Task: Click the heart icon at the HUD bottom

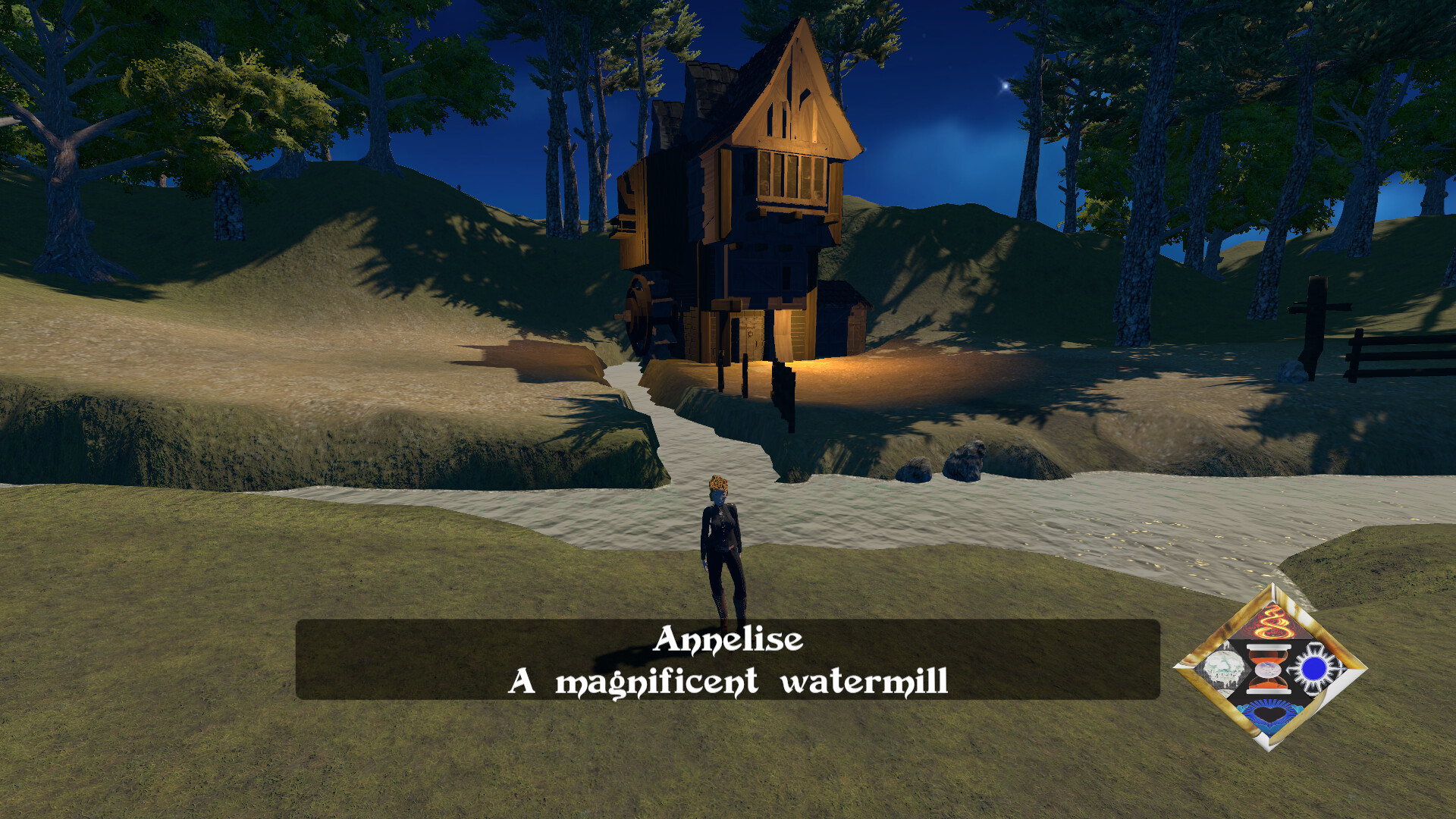Action: pyautogui.click(x=1270, y=714)
